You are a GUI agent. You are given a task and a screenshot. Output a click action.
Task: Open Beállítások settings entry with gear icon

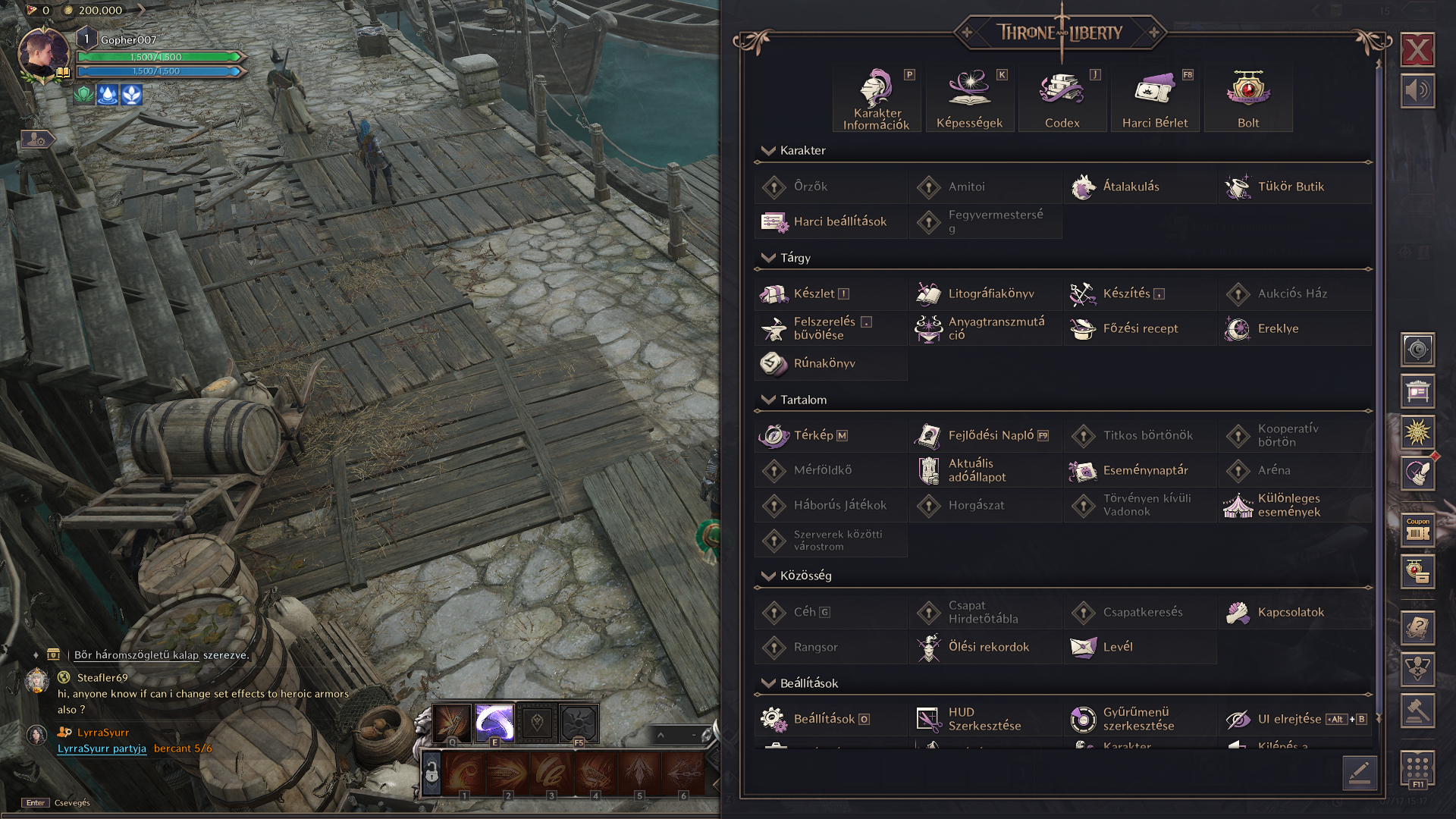pos(823,719)
